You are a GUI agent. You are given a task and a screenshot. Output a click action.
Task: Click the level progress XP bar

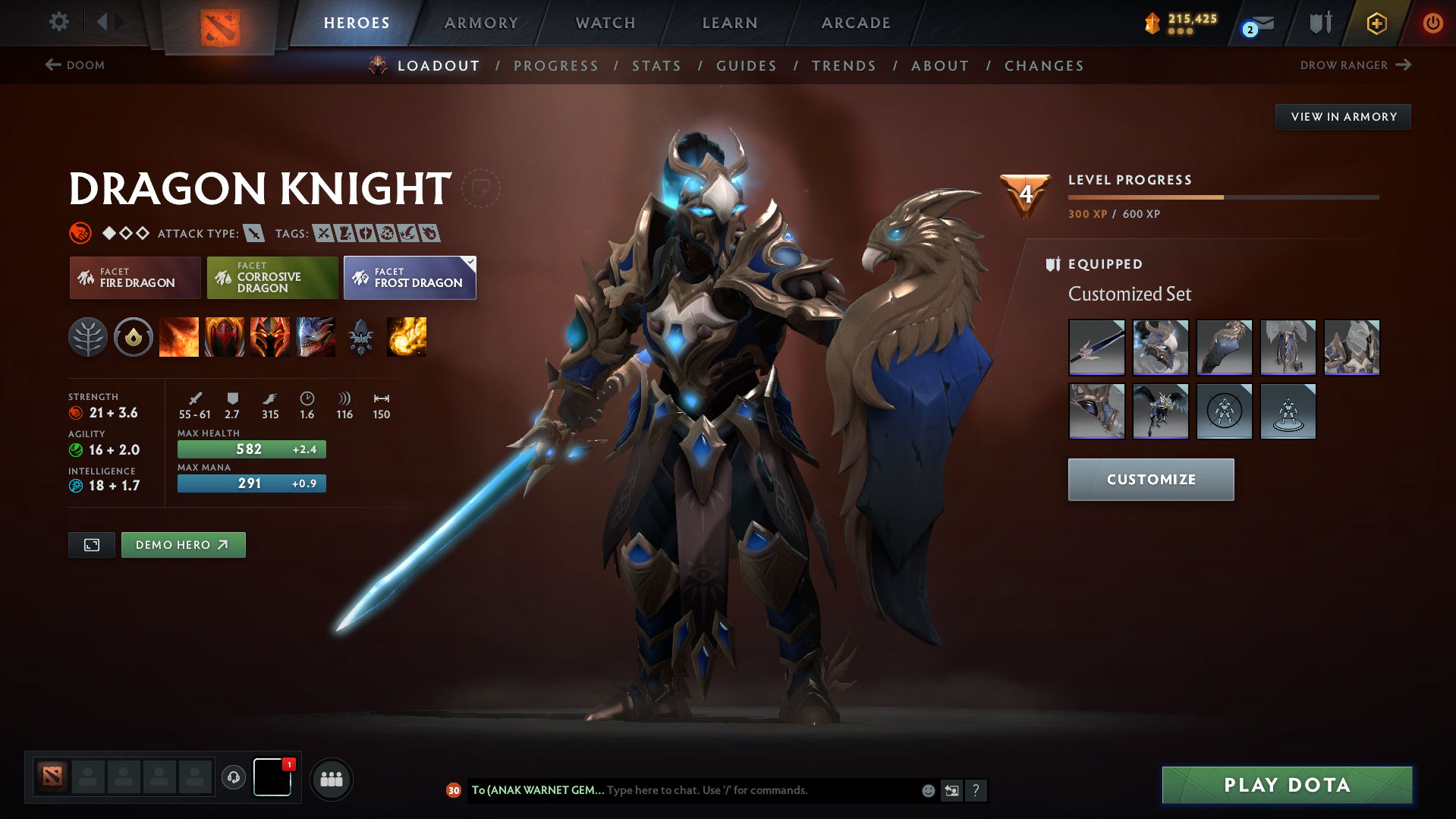1222,197
